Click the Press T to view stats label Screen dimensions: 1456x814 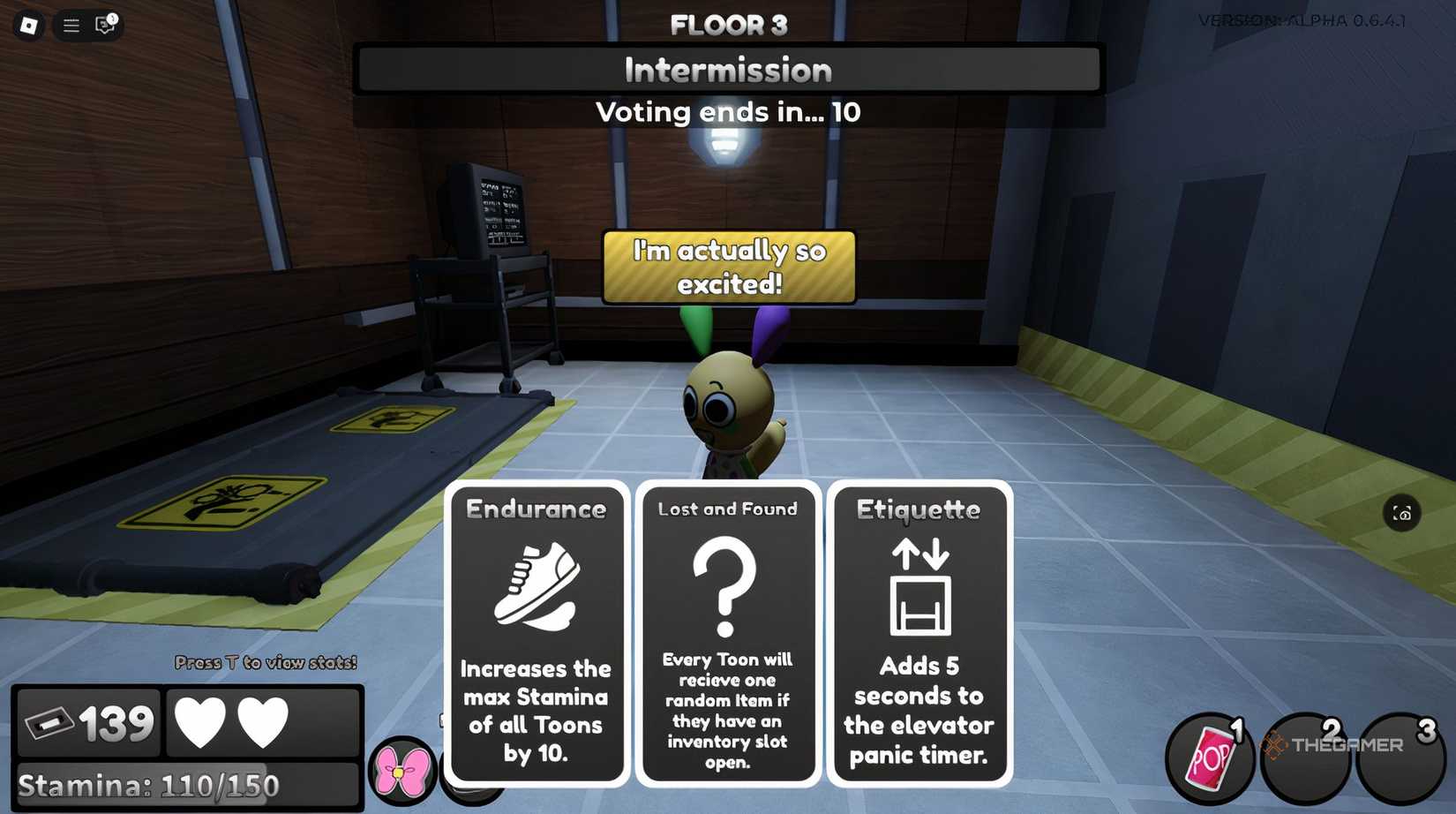265,661
